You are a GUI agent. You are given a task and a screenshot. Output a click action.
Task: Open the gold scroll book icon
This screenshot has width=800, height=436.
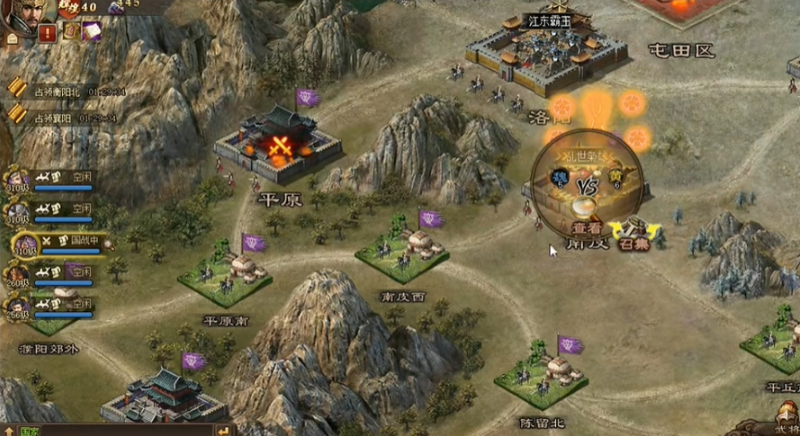71,31
